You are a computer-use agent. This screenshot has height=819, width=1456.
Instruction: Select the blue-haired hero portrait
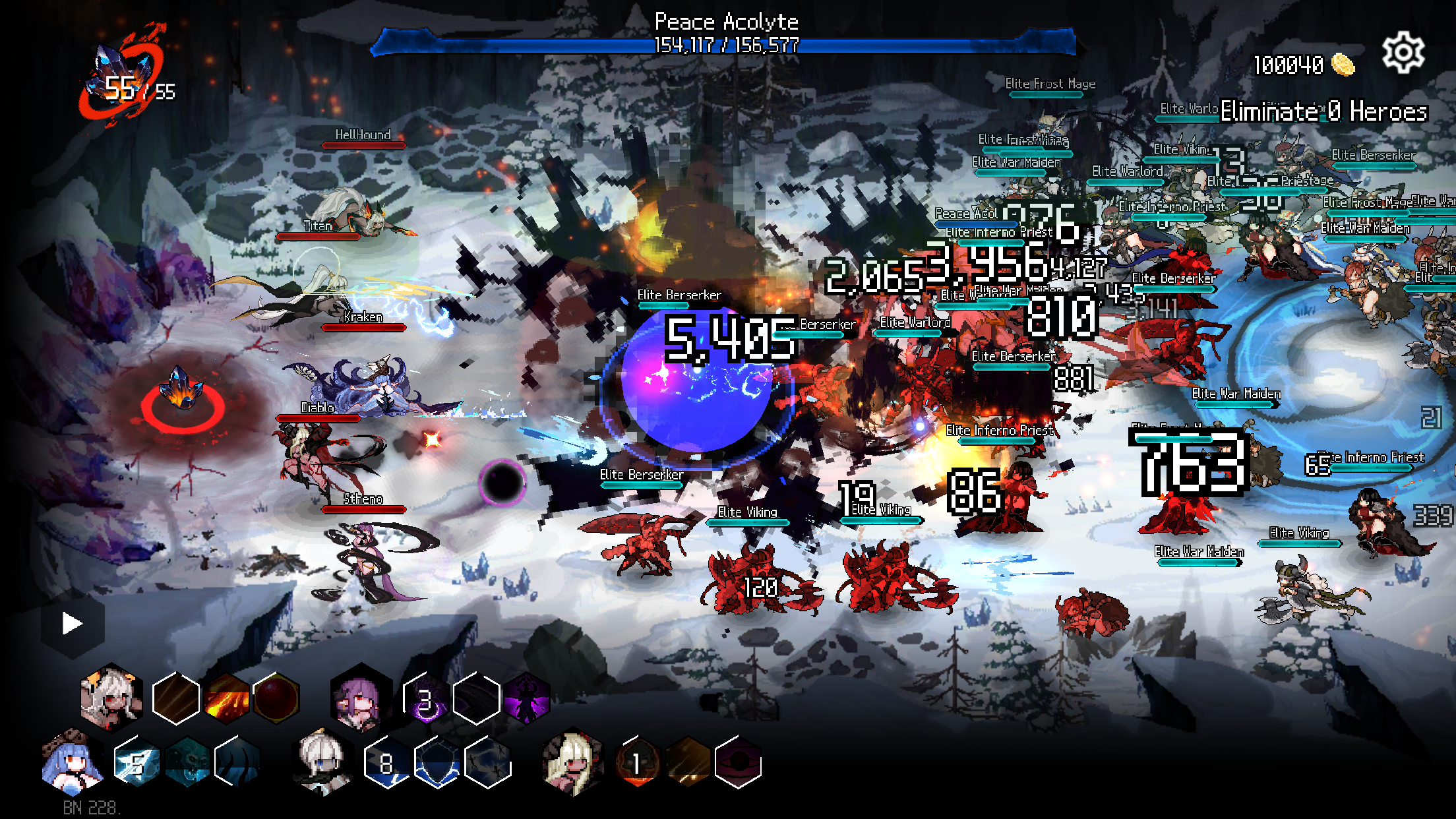[73, 763]
